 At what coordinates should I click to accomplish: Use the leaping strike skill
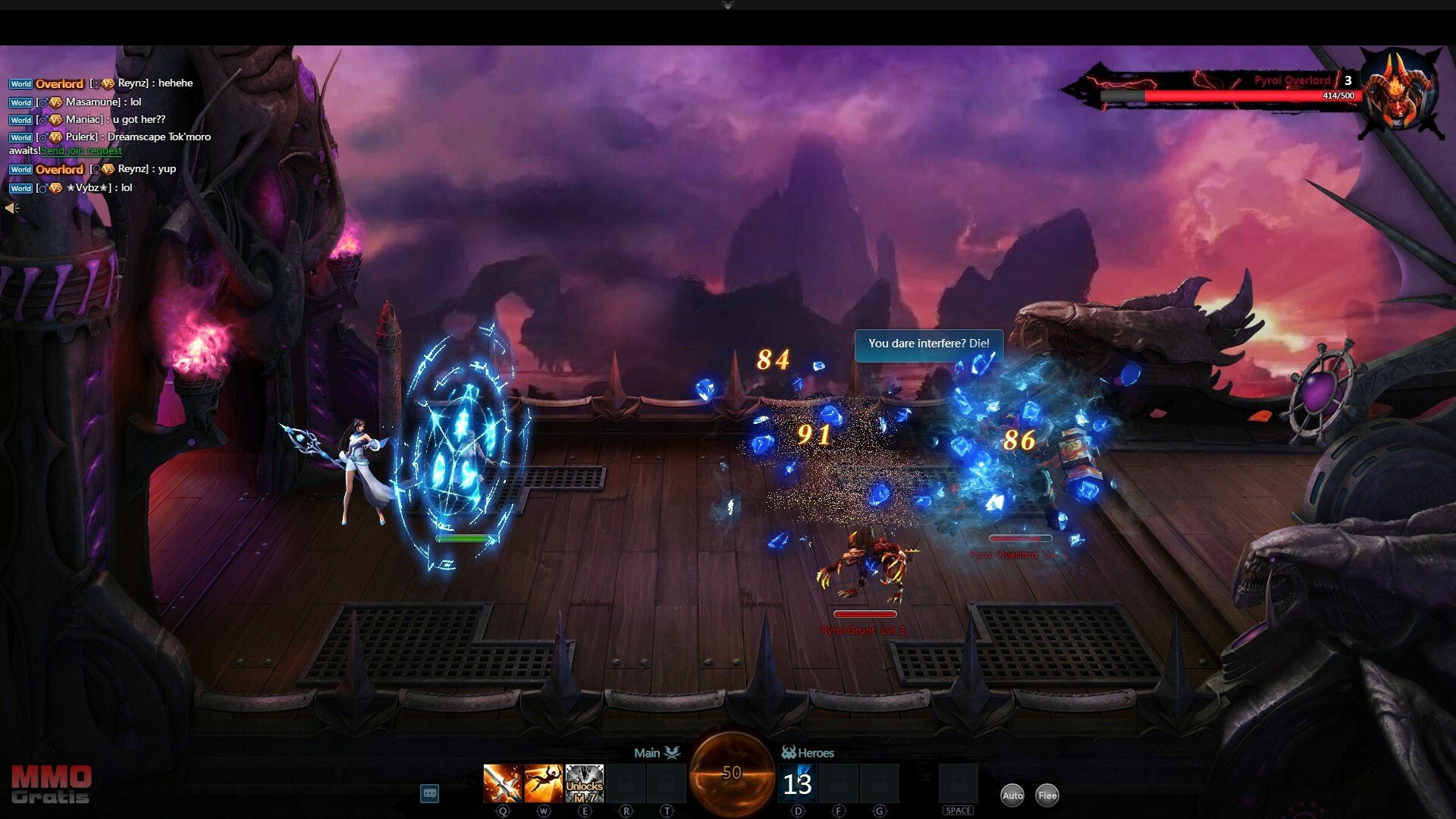point(543,783)
